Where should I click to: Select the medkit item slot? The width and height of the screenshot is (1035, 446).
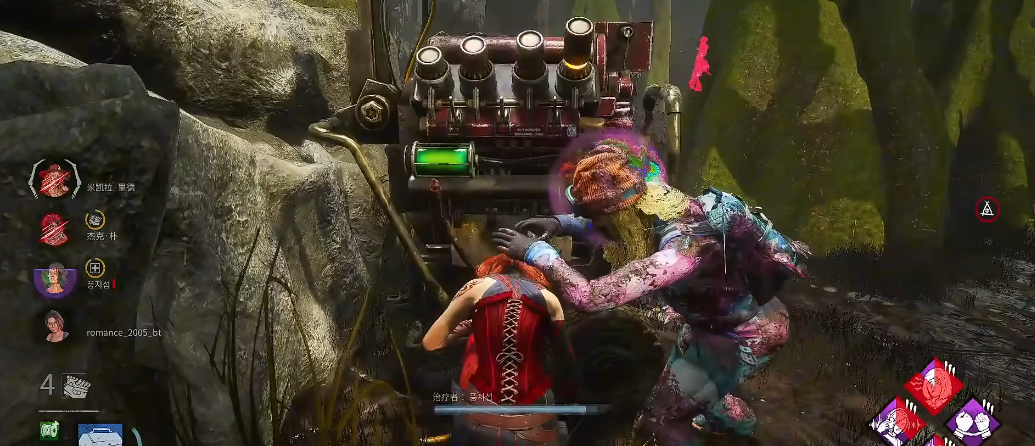coord(103,434)
